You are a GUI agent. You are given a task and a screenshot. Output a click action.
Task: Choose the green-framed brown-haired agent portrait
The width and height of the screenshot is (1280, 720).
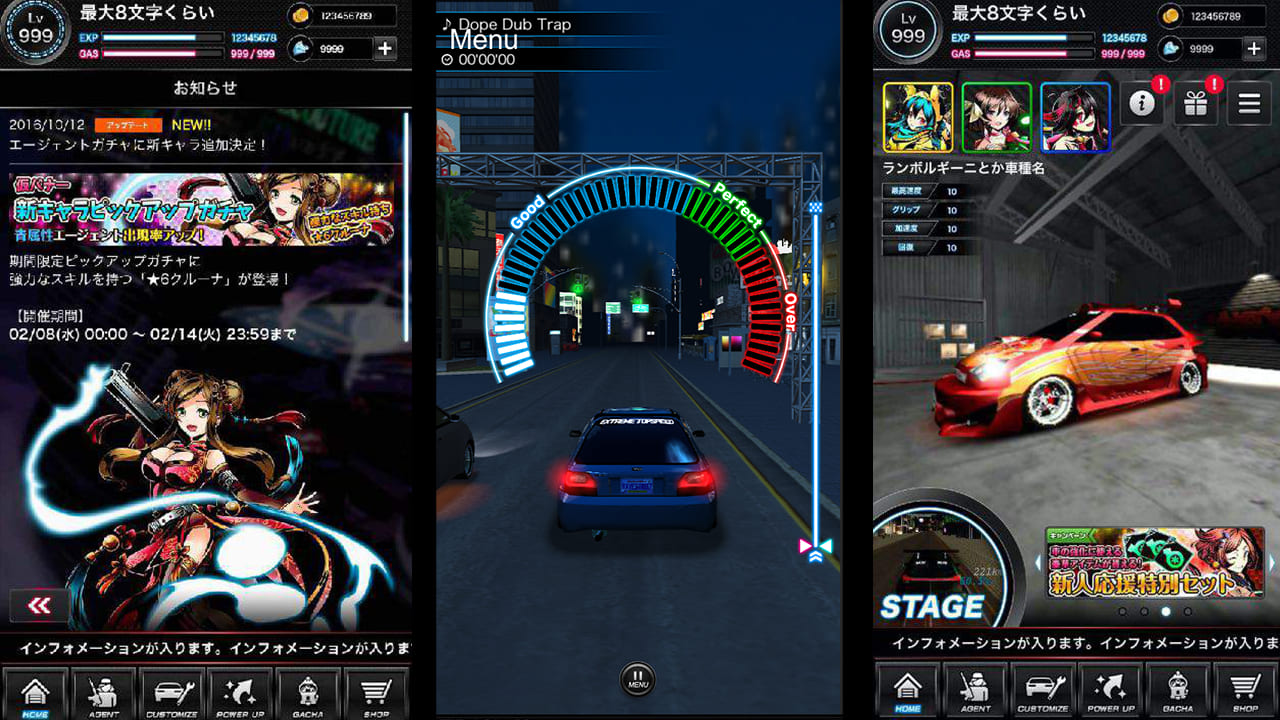997,117
